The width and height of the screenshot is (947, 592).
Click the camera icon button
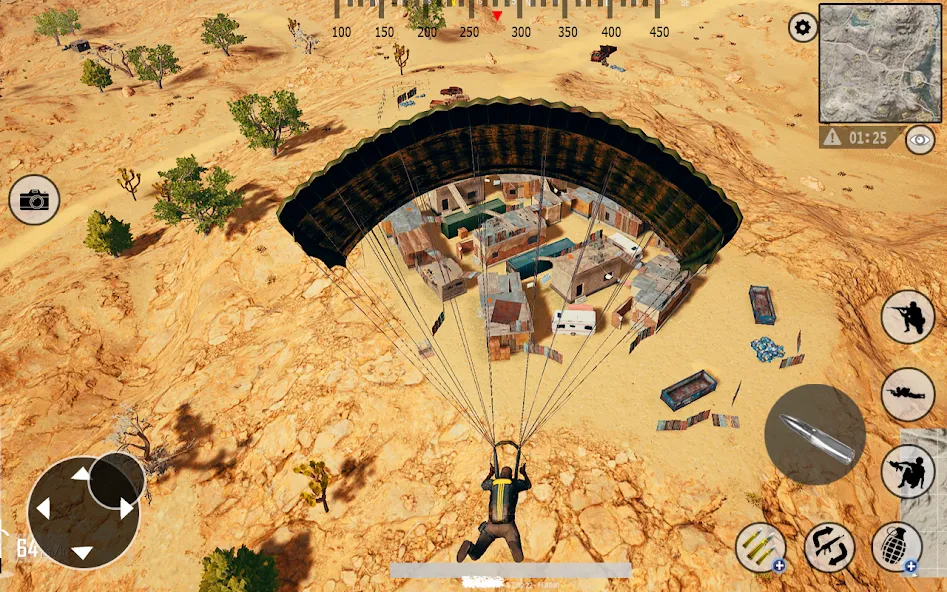click(x=34, y=200)
